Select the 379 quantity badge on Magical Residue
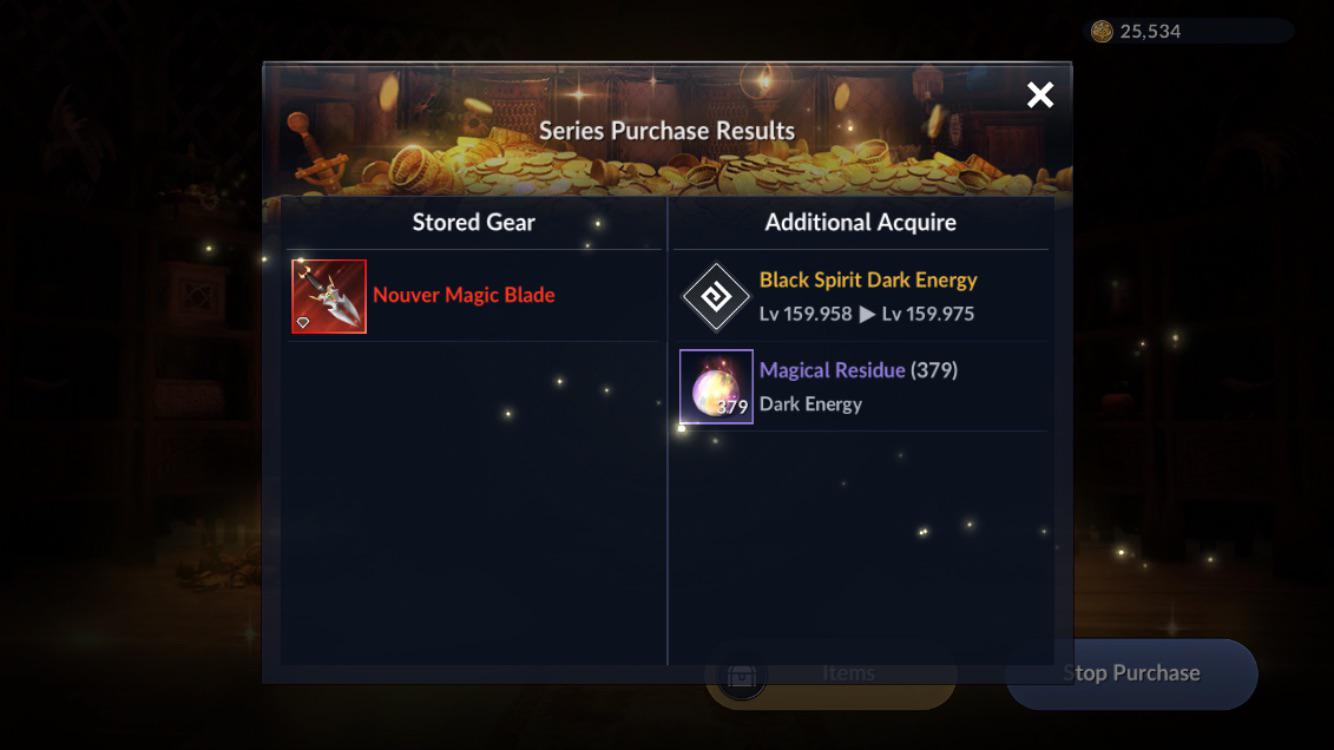1334x750 pixels. coord(732,407)
